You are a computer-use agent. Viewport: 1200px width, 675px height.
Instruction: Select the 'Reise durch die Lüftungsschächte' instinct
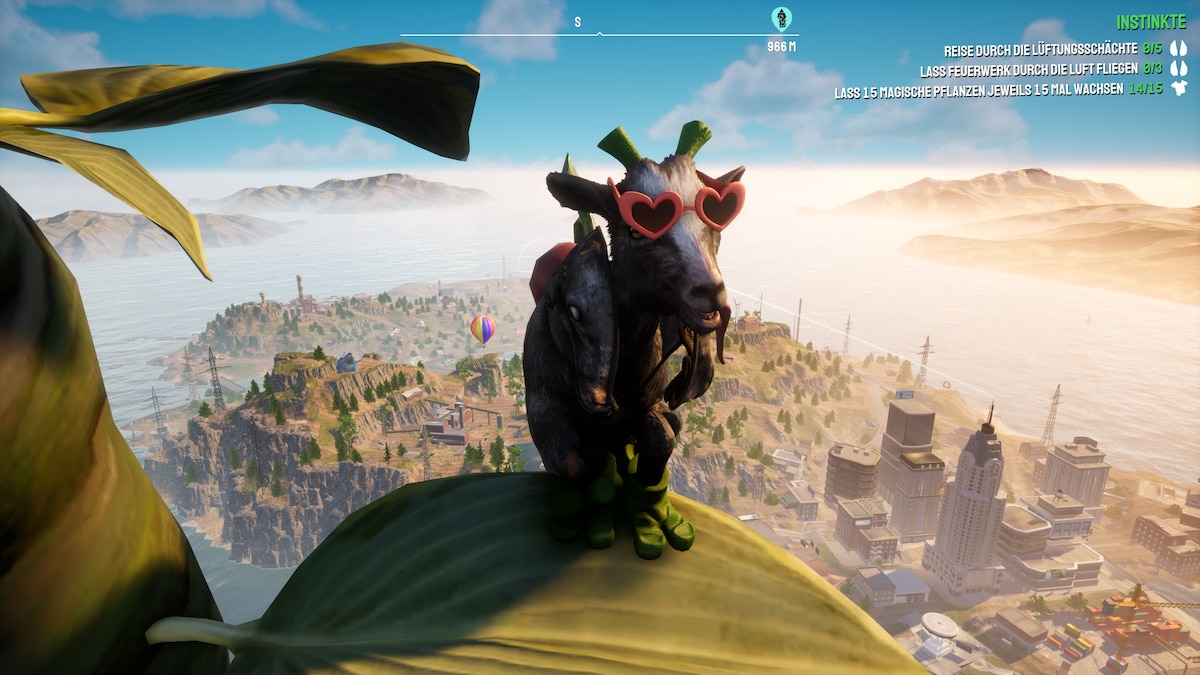tap(1040, 49)
